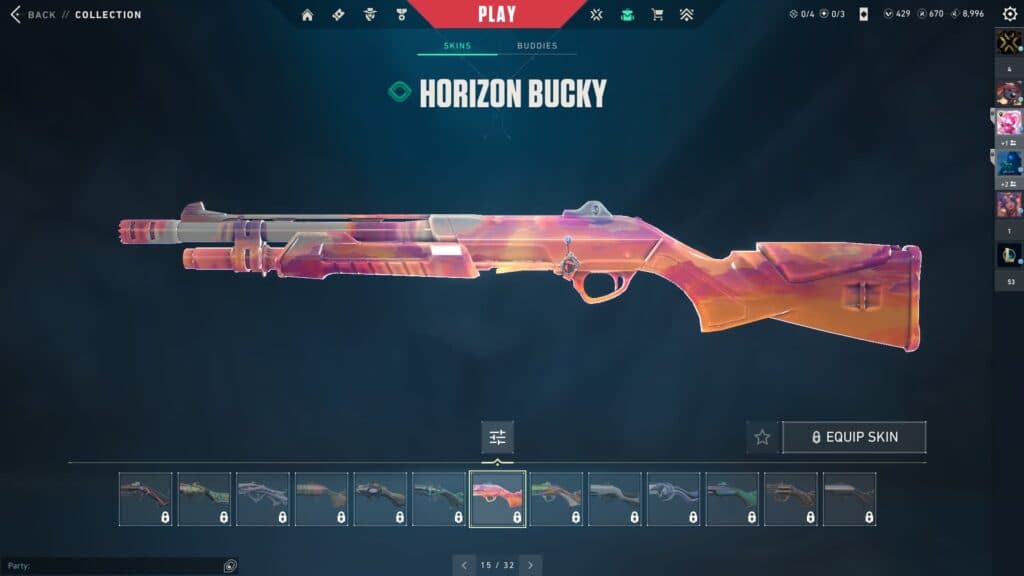
Task: Switch to the Buddies tab
Action: (537, 46)
